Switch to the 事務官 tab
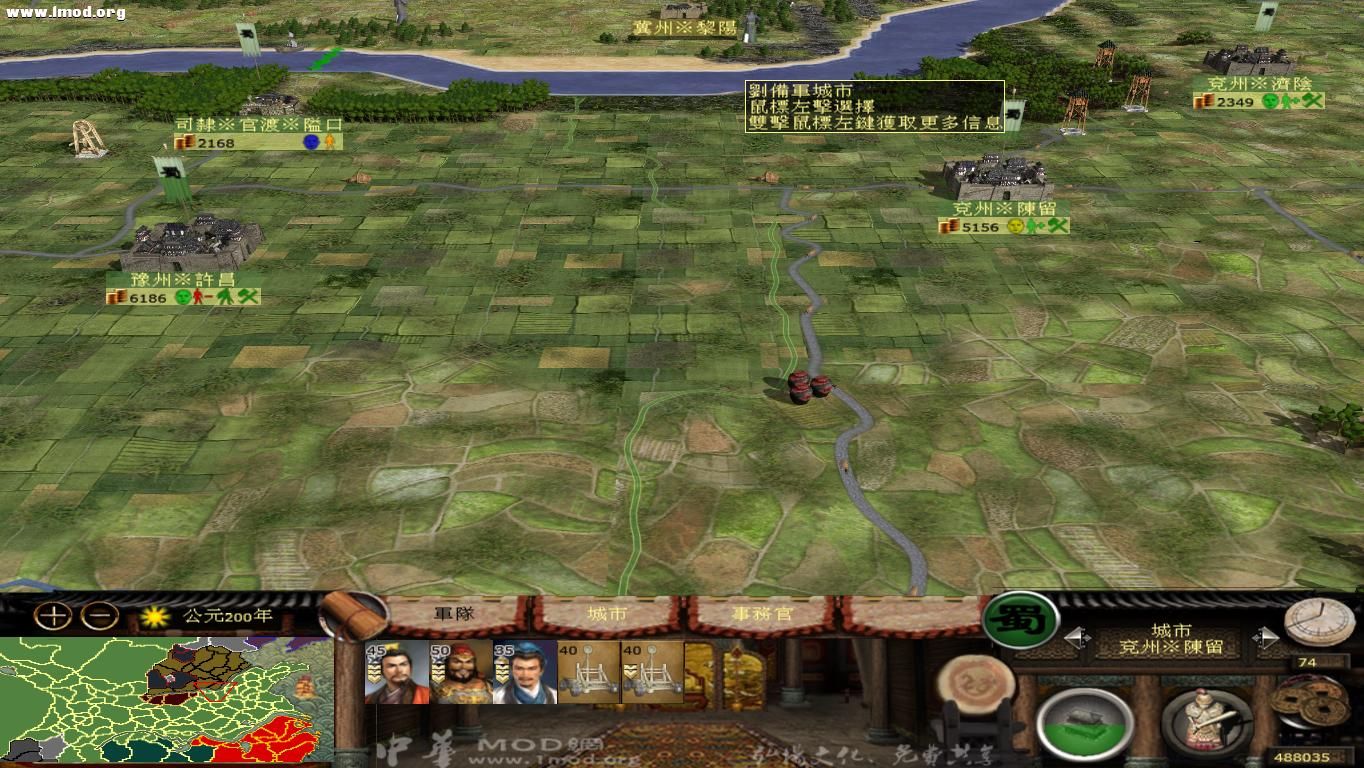 tap(763, 615)
